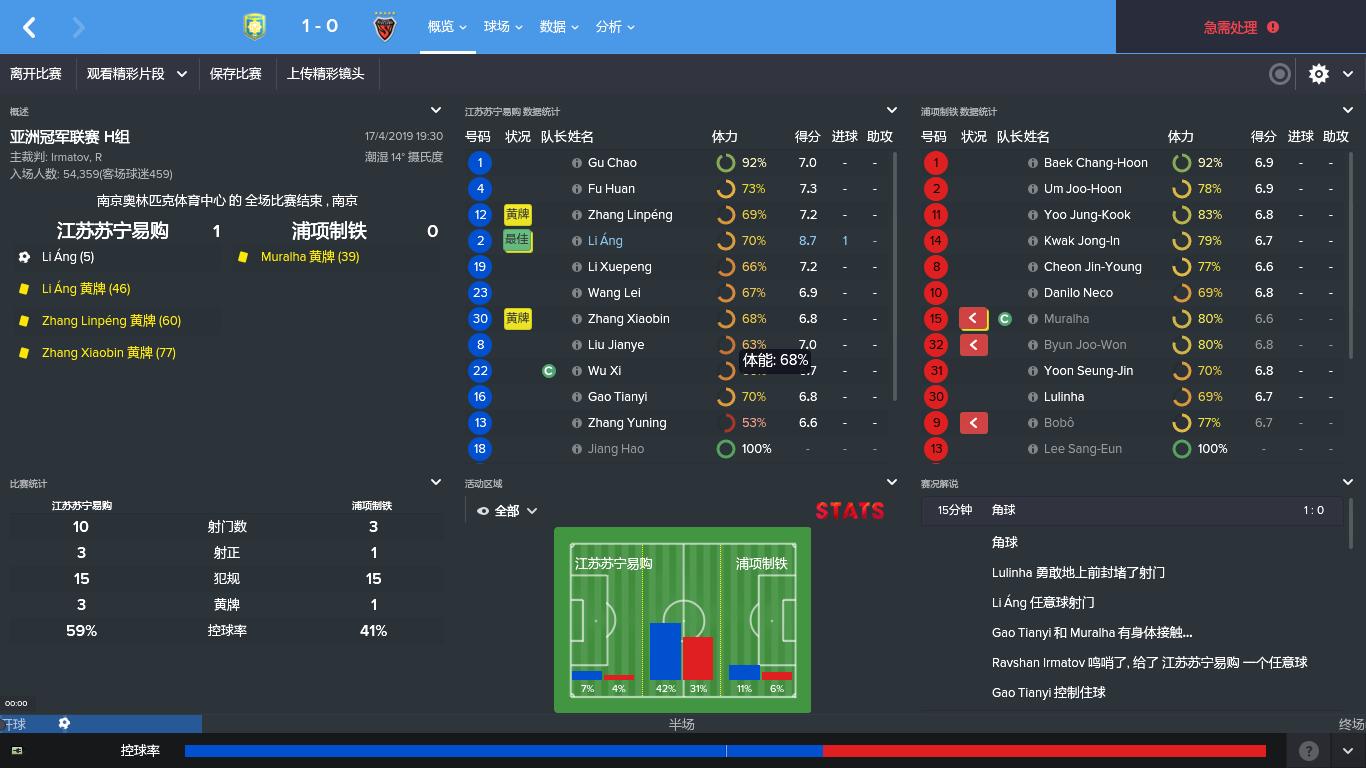
Task: Toggle the eye icon in 活动区域 panel
Action: tap(482, 510)
